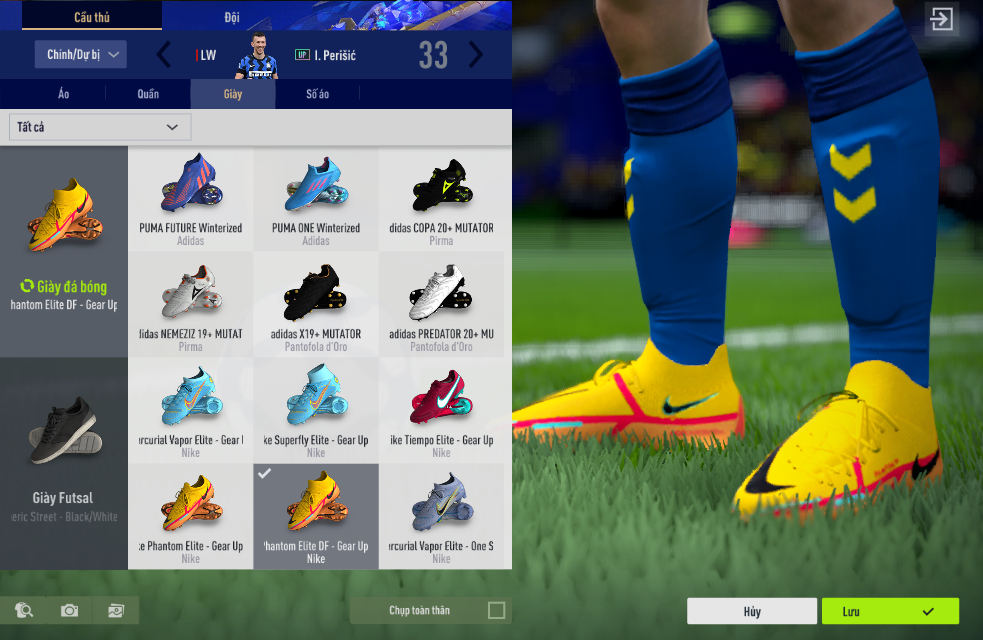The image size is (983, 640).
Task: Open the Chính/Dự bị dropdown
Action: [81, 54]
